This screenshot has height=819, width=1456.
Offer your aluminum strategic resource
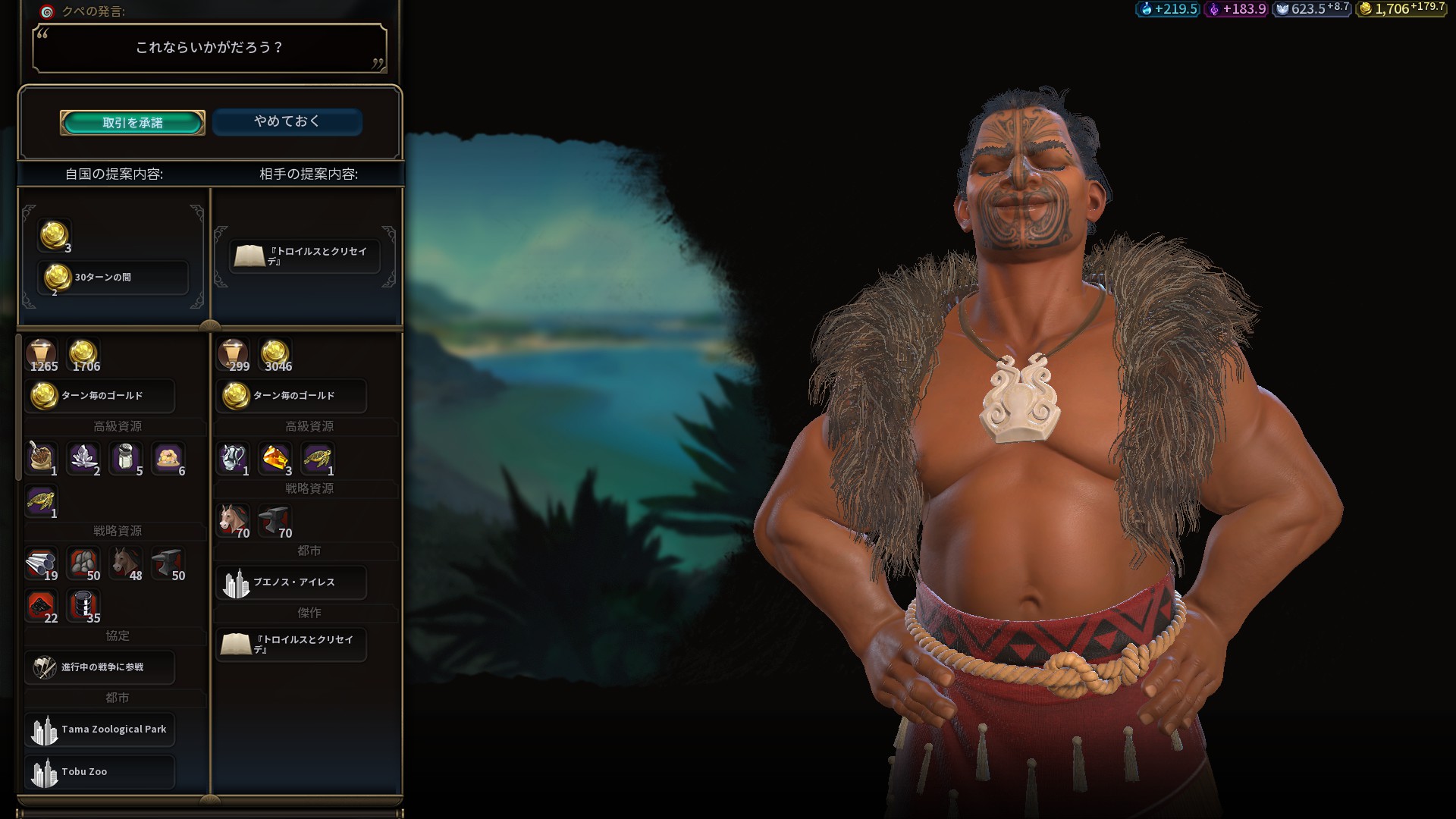42,565
